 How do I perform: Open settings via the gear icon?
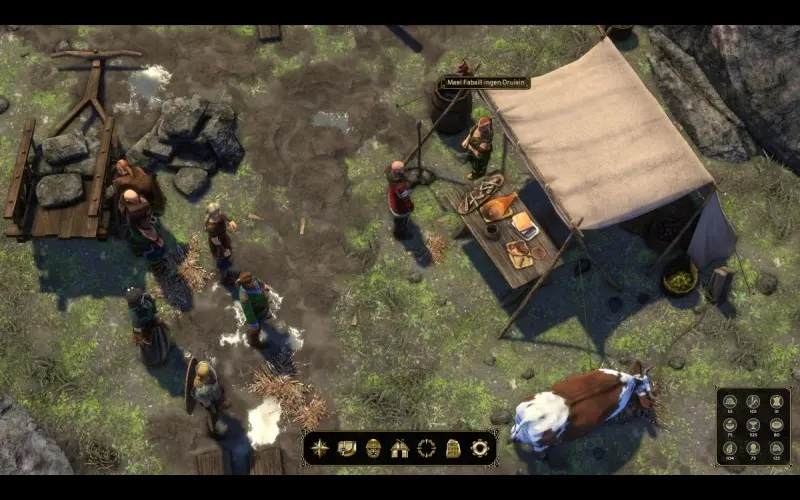click(x=480, y=448)
